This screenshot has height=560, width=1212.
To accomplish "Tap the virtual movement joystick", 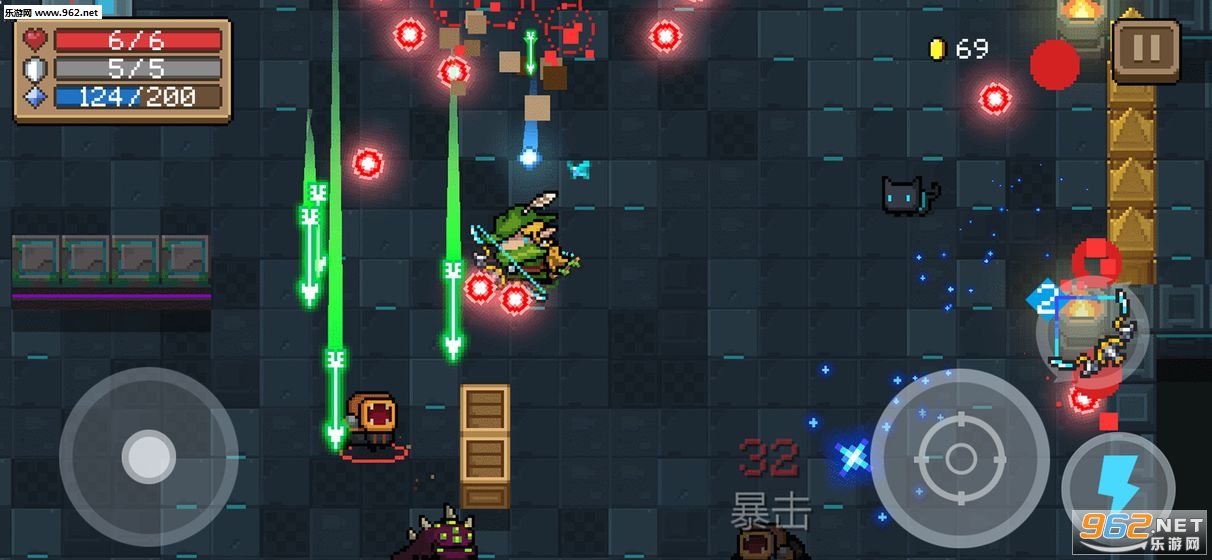I will coord(149,457).
